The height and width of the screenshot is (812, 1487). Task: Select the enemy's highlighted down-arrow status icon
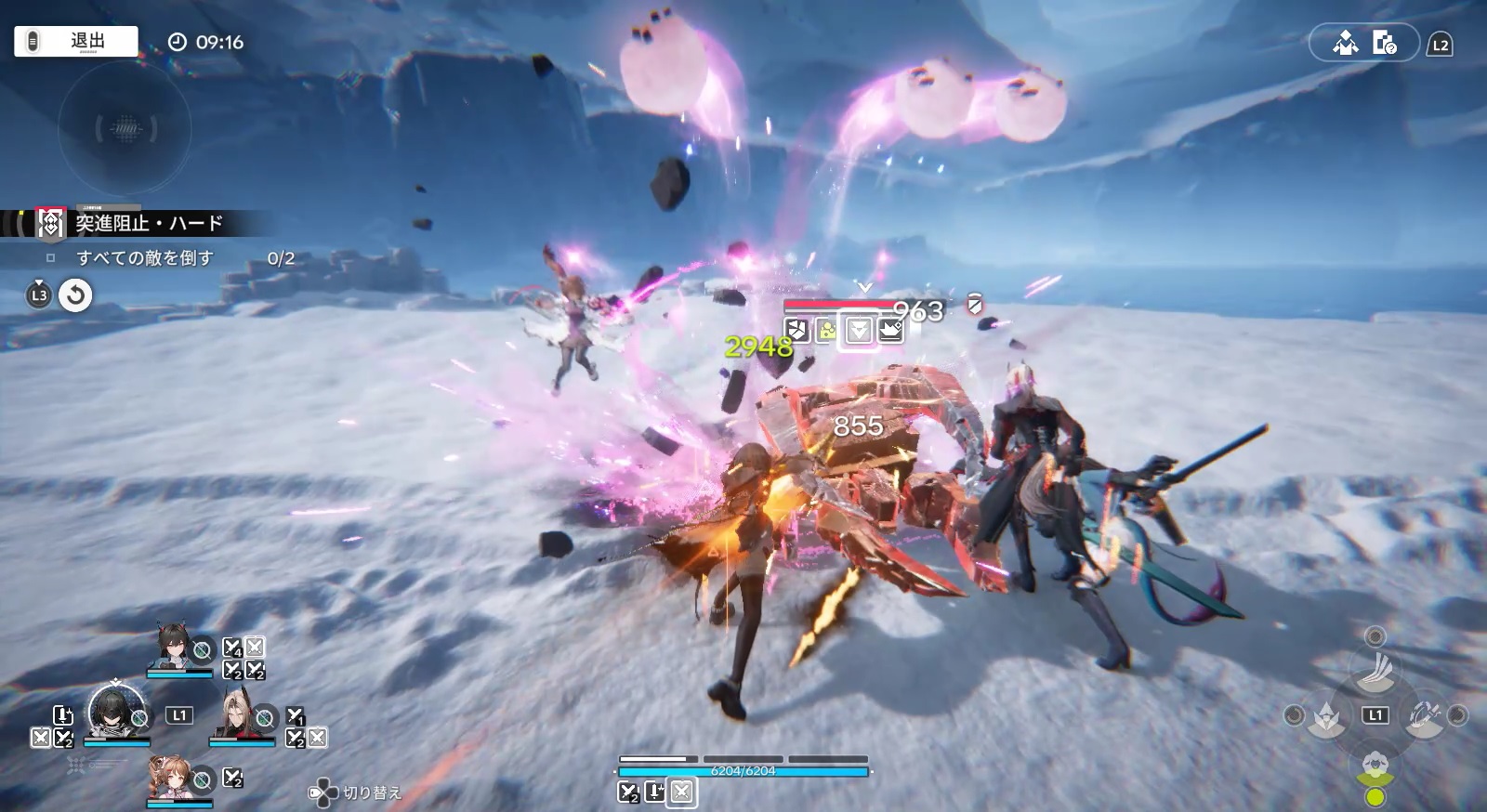tap(858, 330)
